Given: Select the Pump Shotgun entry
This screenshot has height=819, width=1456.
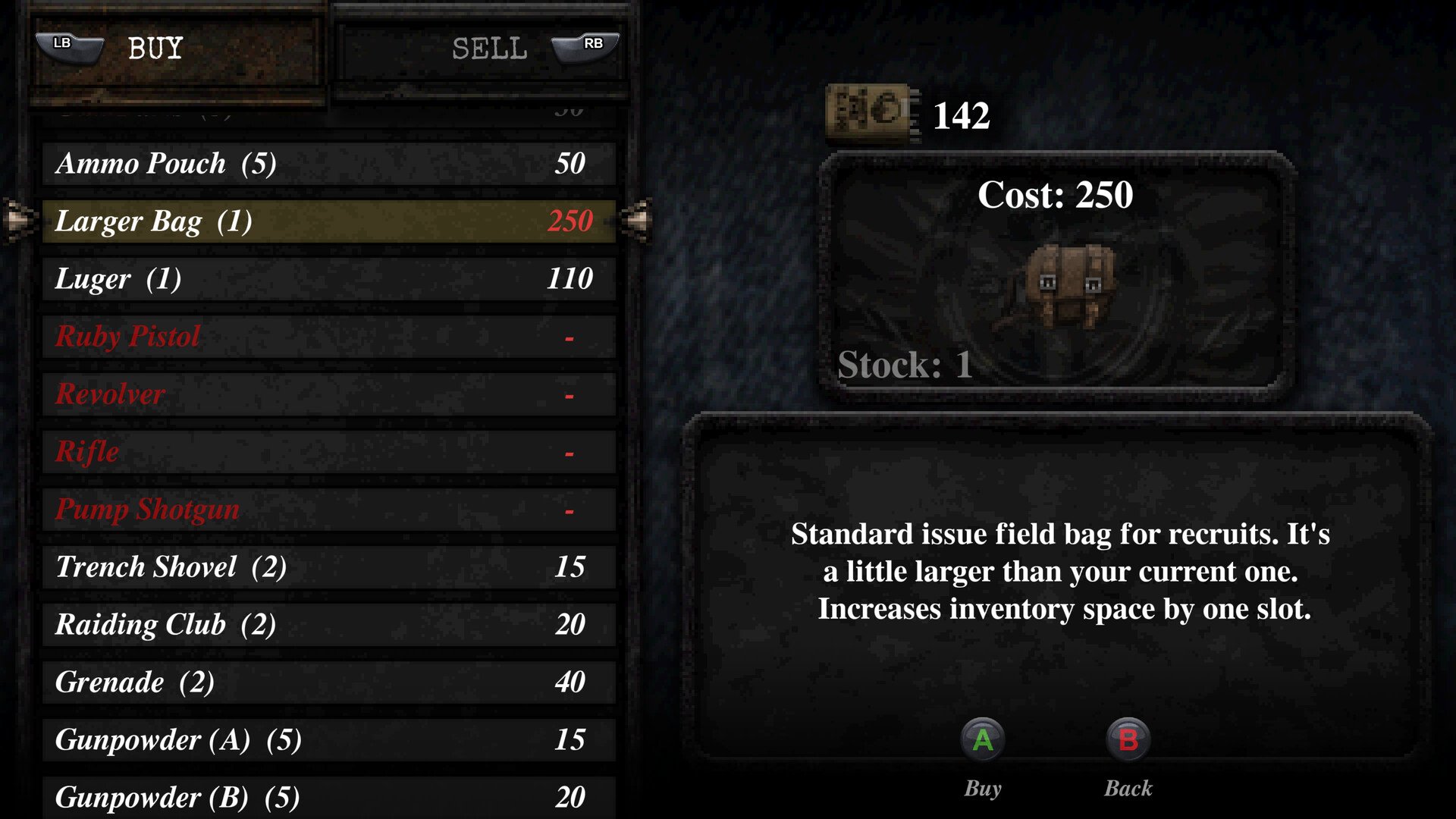Looking at the screenshot, I should (328, 510).
